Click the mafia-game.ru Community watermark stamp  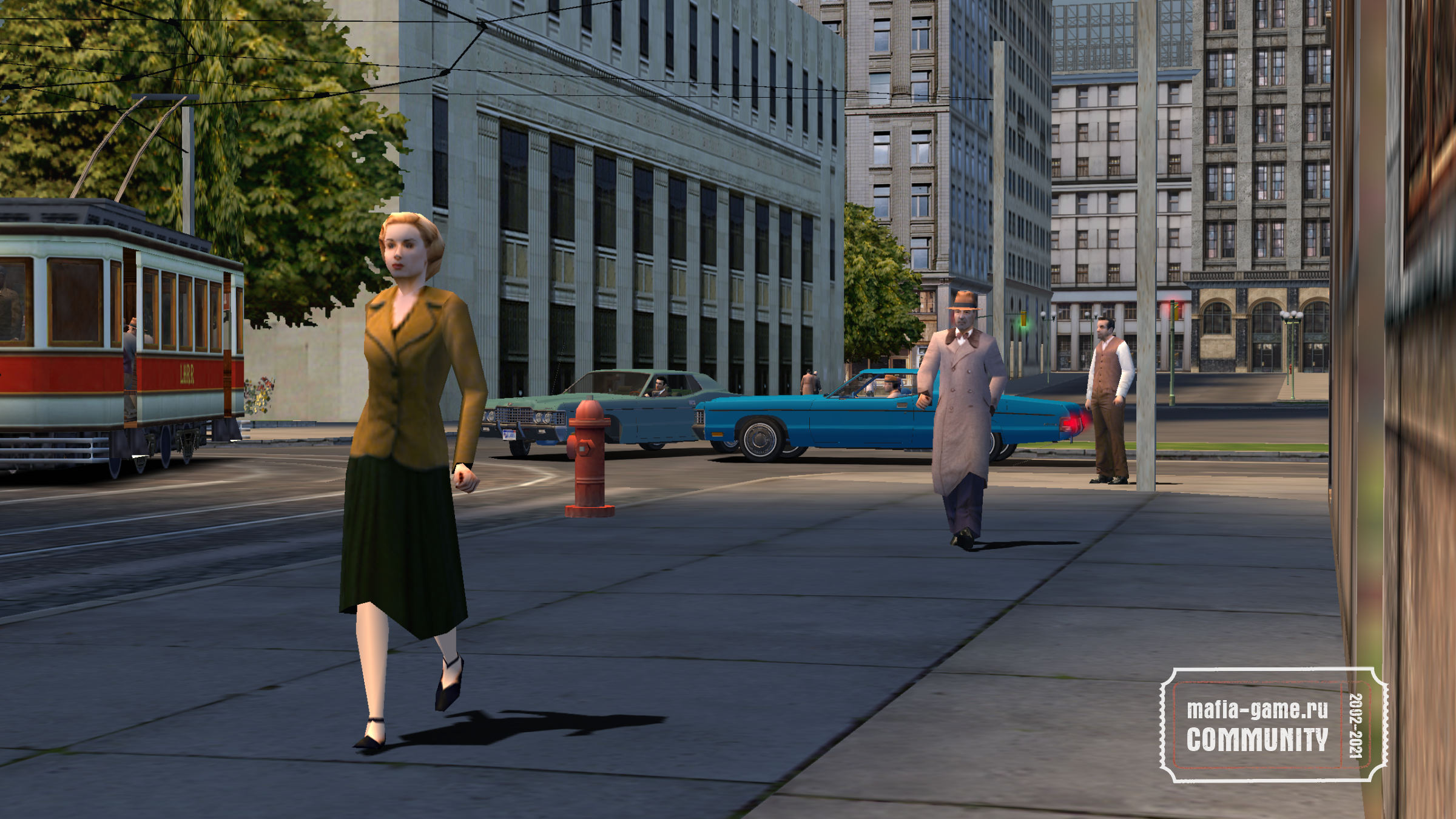1273,725
